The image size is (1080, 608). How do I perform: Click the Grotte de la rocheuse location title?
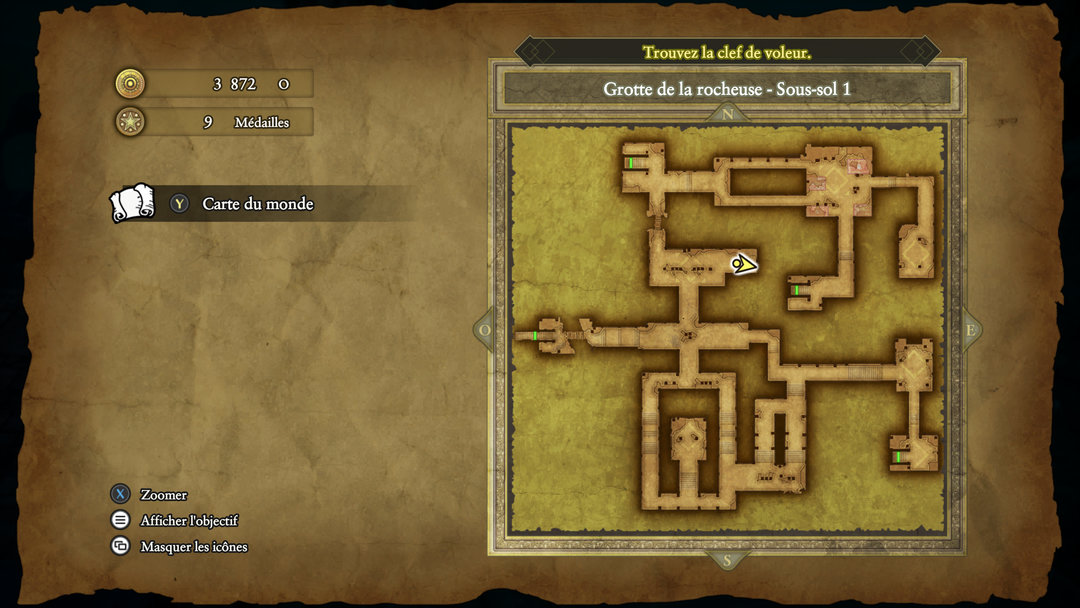click(x=727, y=89)
